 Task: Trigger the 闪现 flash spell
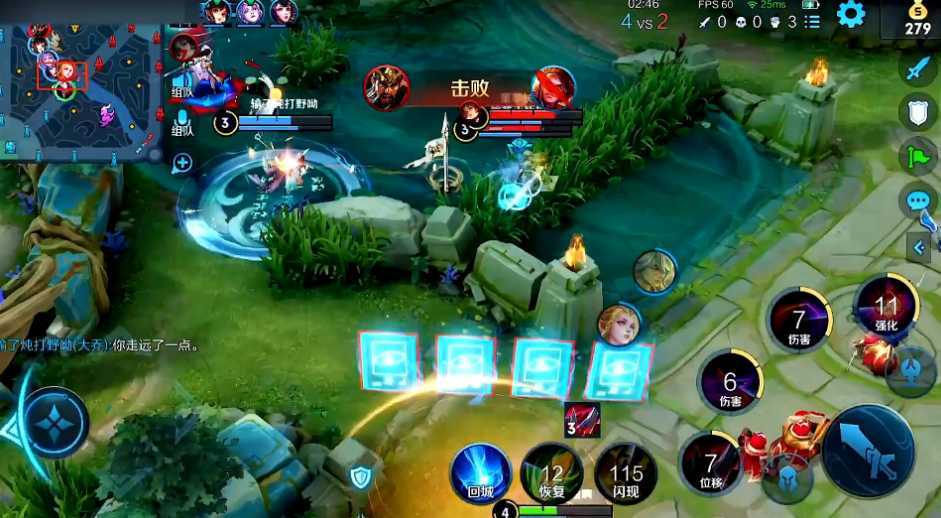pyautogui.click(x=626, y=472)
